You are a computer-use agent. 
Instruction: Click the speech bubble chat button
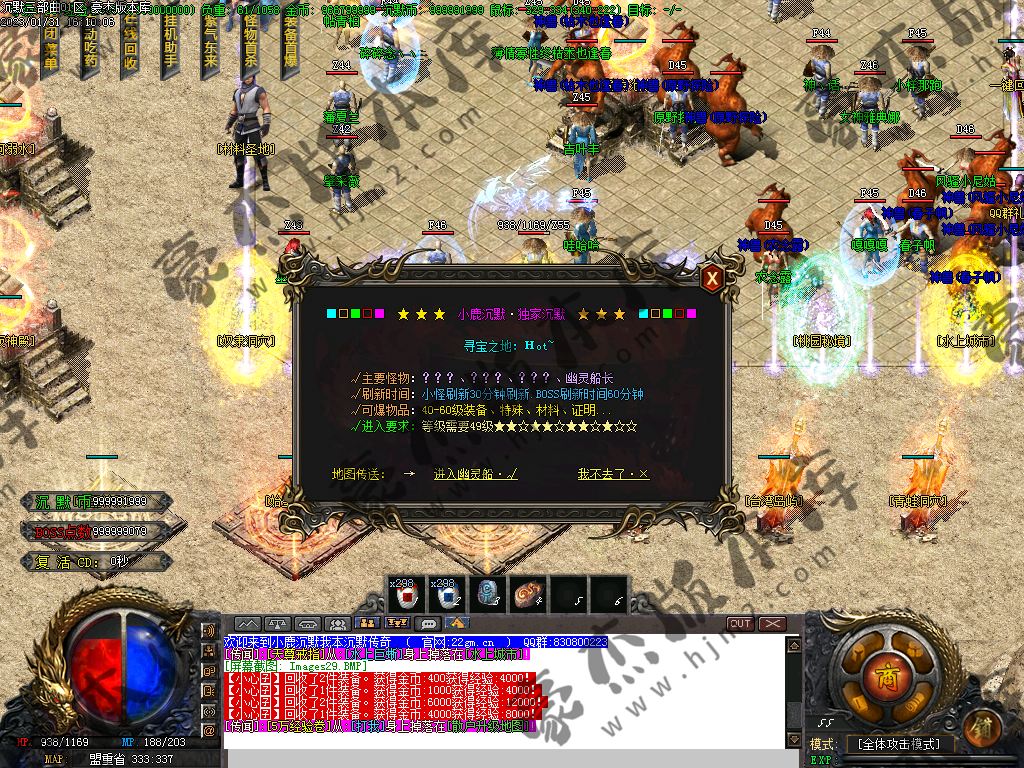[430, 624]
